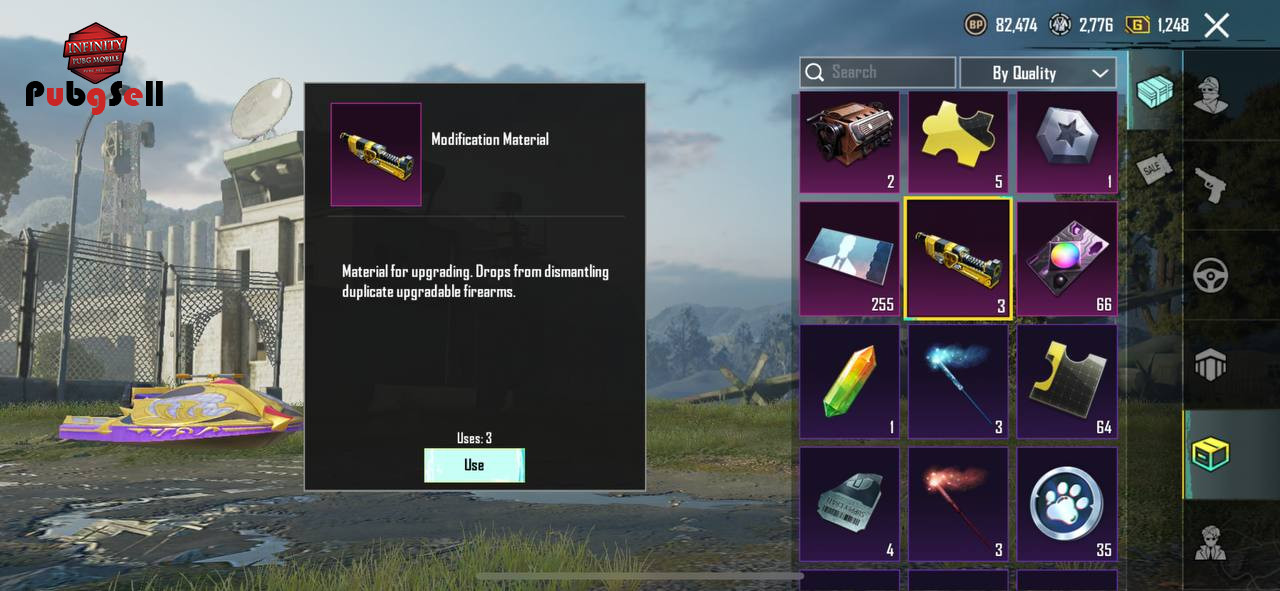
Task: Use the Modification Material item
Action: tap(474, 465)
